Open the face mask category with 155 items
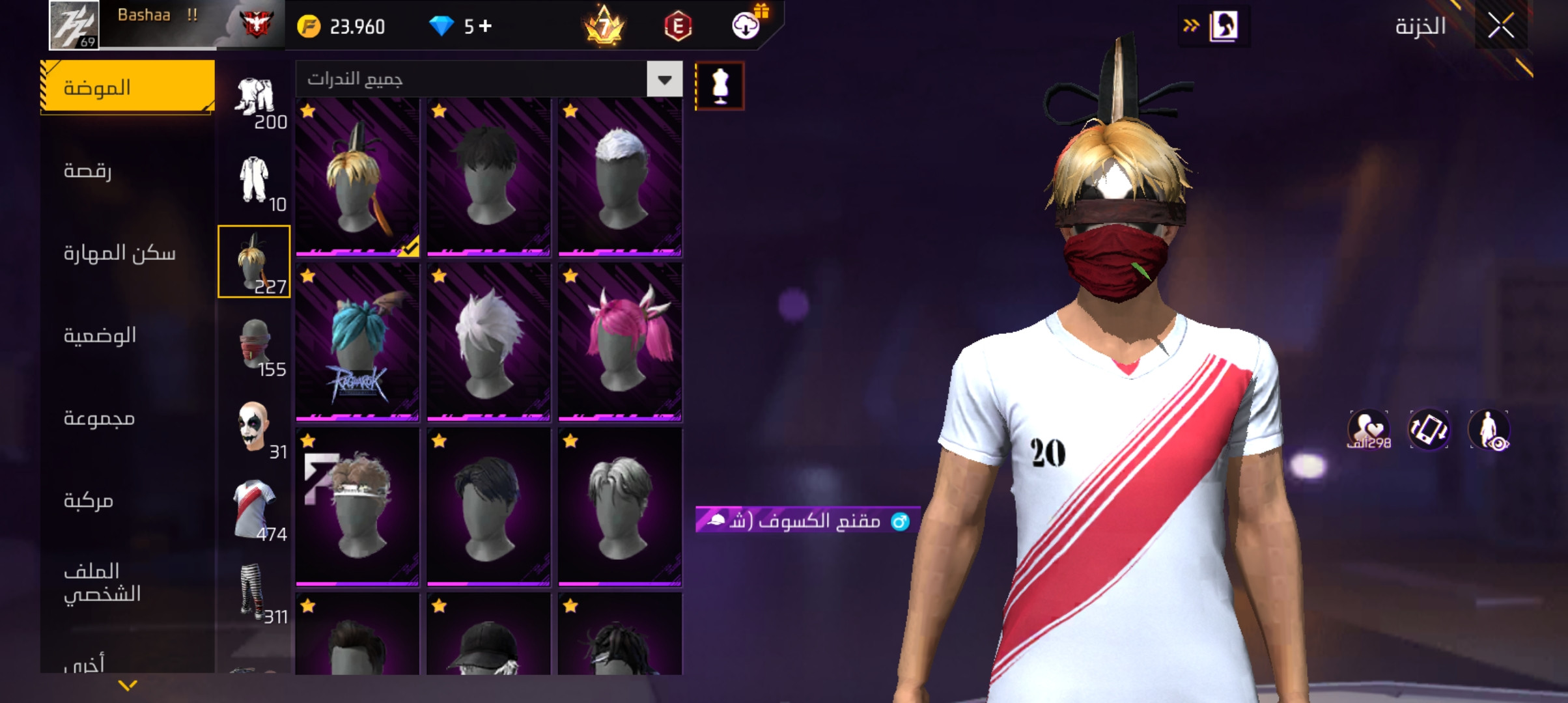Image resolution: width=1568 pixels, height=703 pixels. point(255,345)
